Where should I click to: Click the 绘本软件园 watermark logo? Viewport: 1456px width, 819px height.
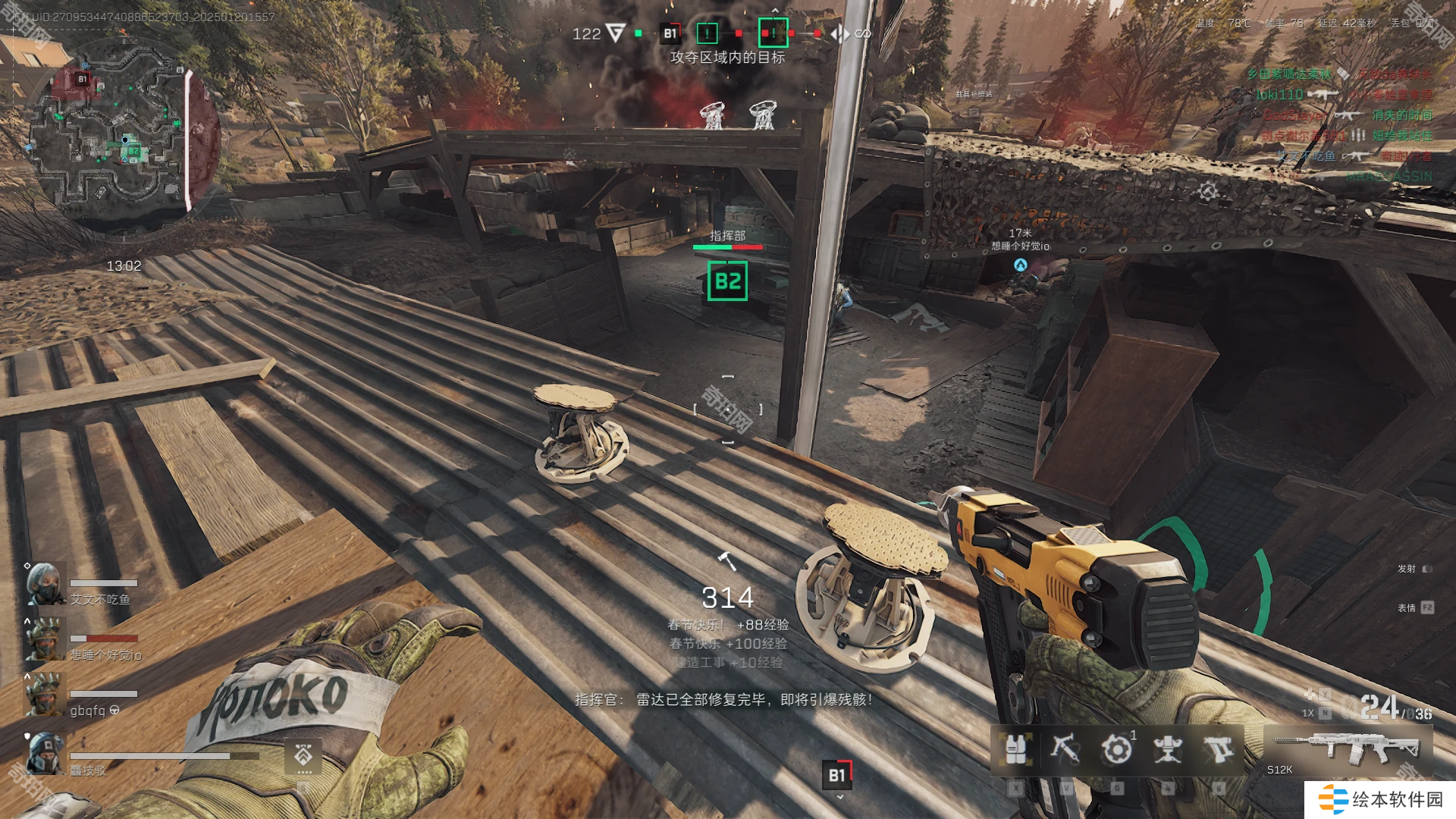pyautogui.click(x=1380, y=800)
